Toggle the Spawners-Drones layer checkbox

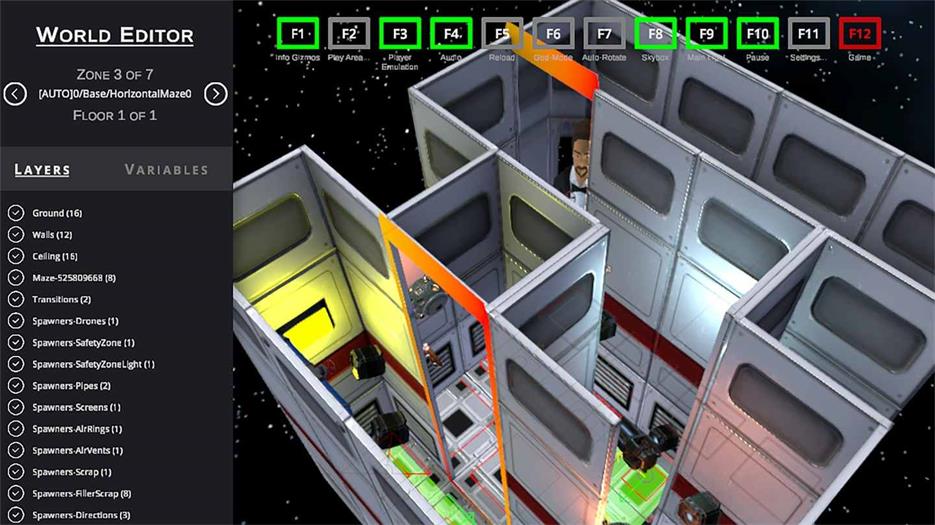pos(16,321)
